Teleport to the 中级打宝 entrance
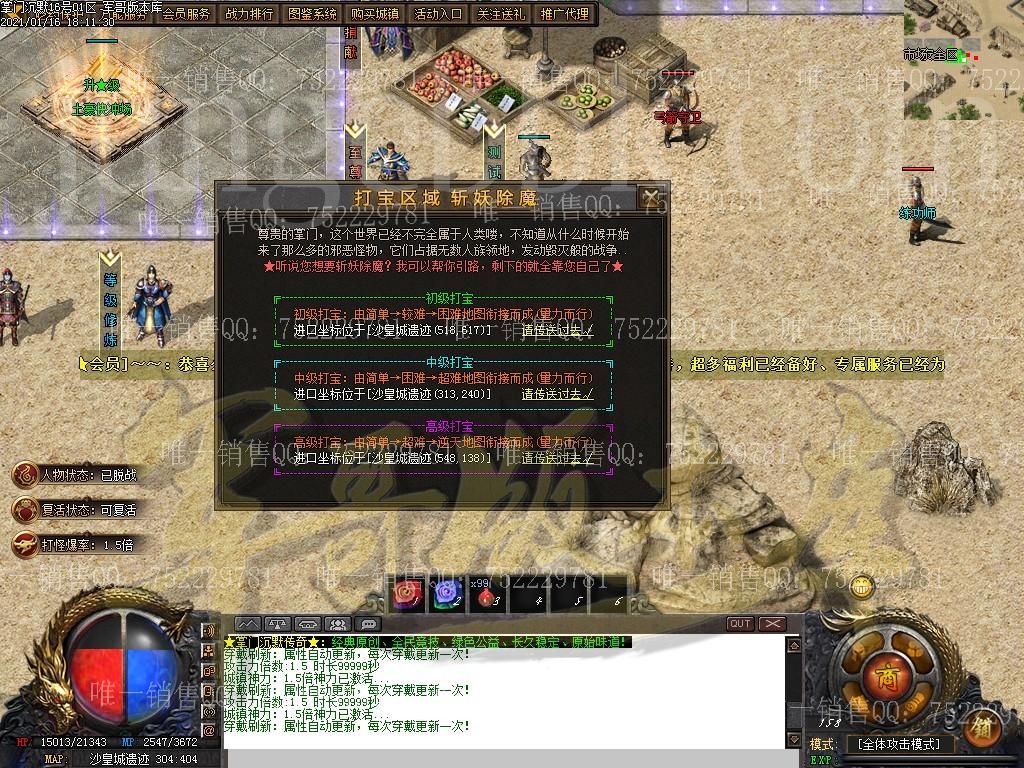The height and width of the screenshot is (768, 1024). pyautogui.click(x=557, y=394)
